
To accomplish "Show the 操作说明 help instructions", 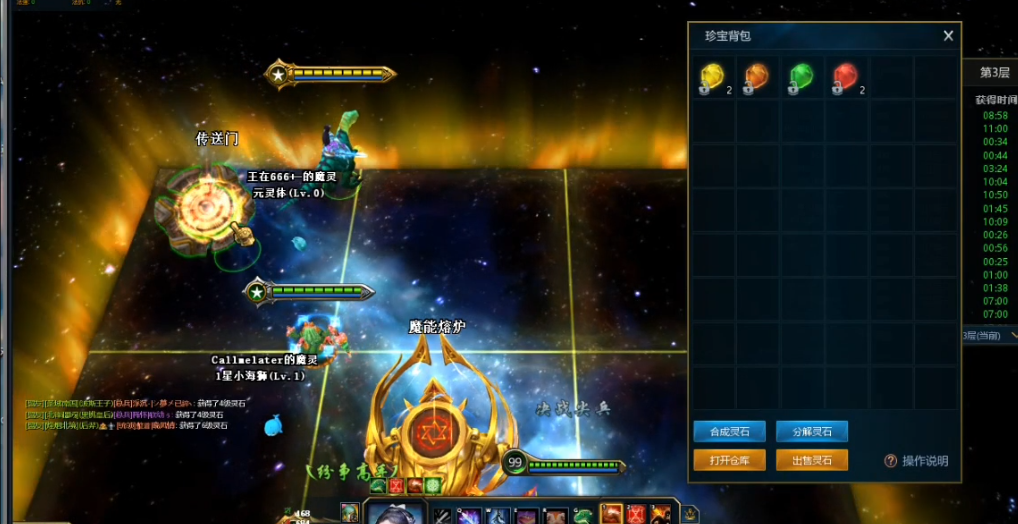I will pos(917,461).
